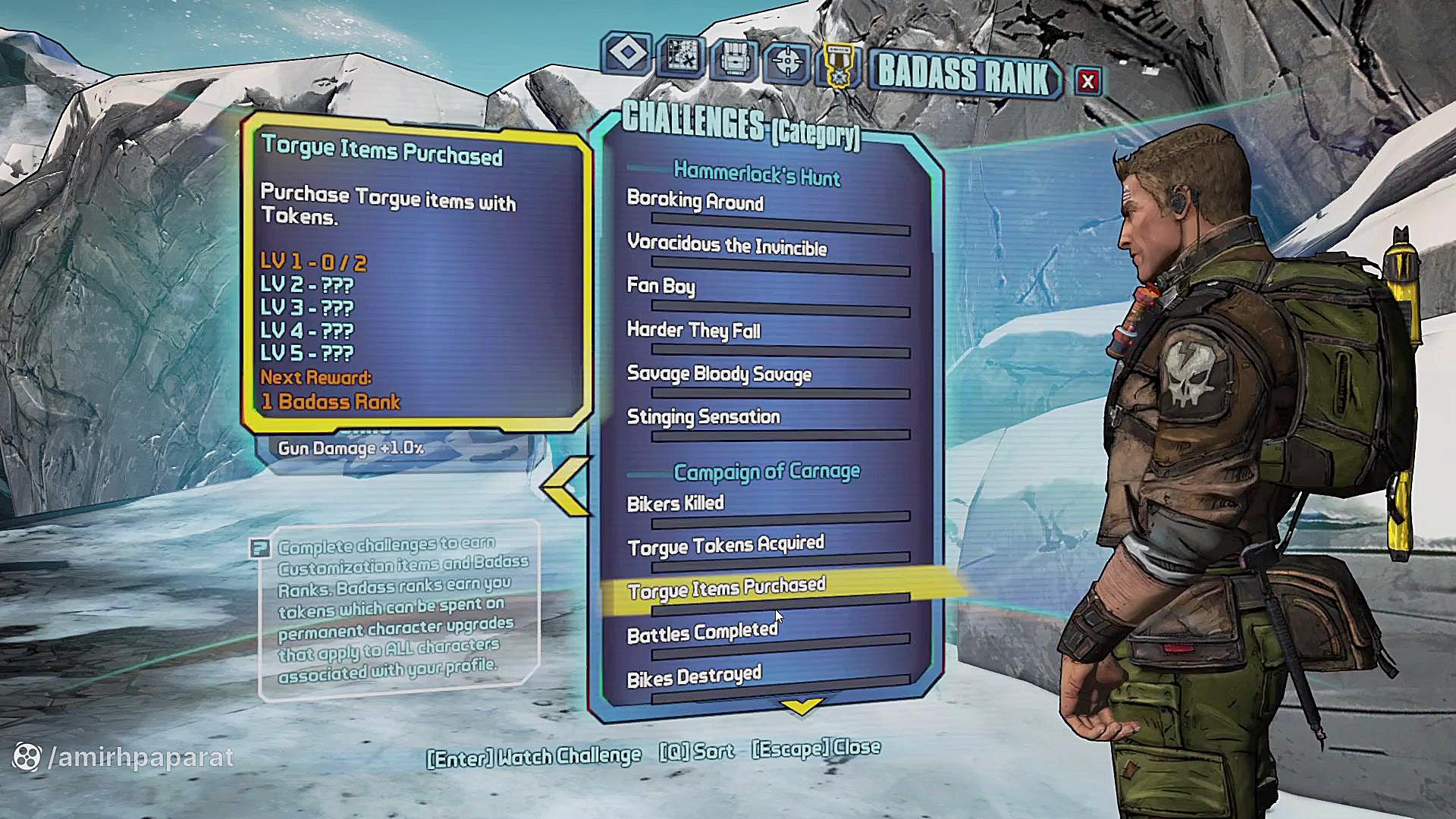
Task: Close the Badass Rank menu with the X
Action: (x=1087, y=81)
